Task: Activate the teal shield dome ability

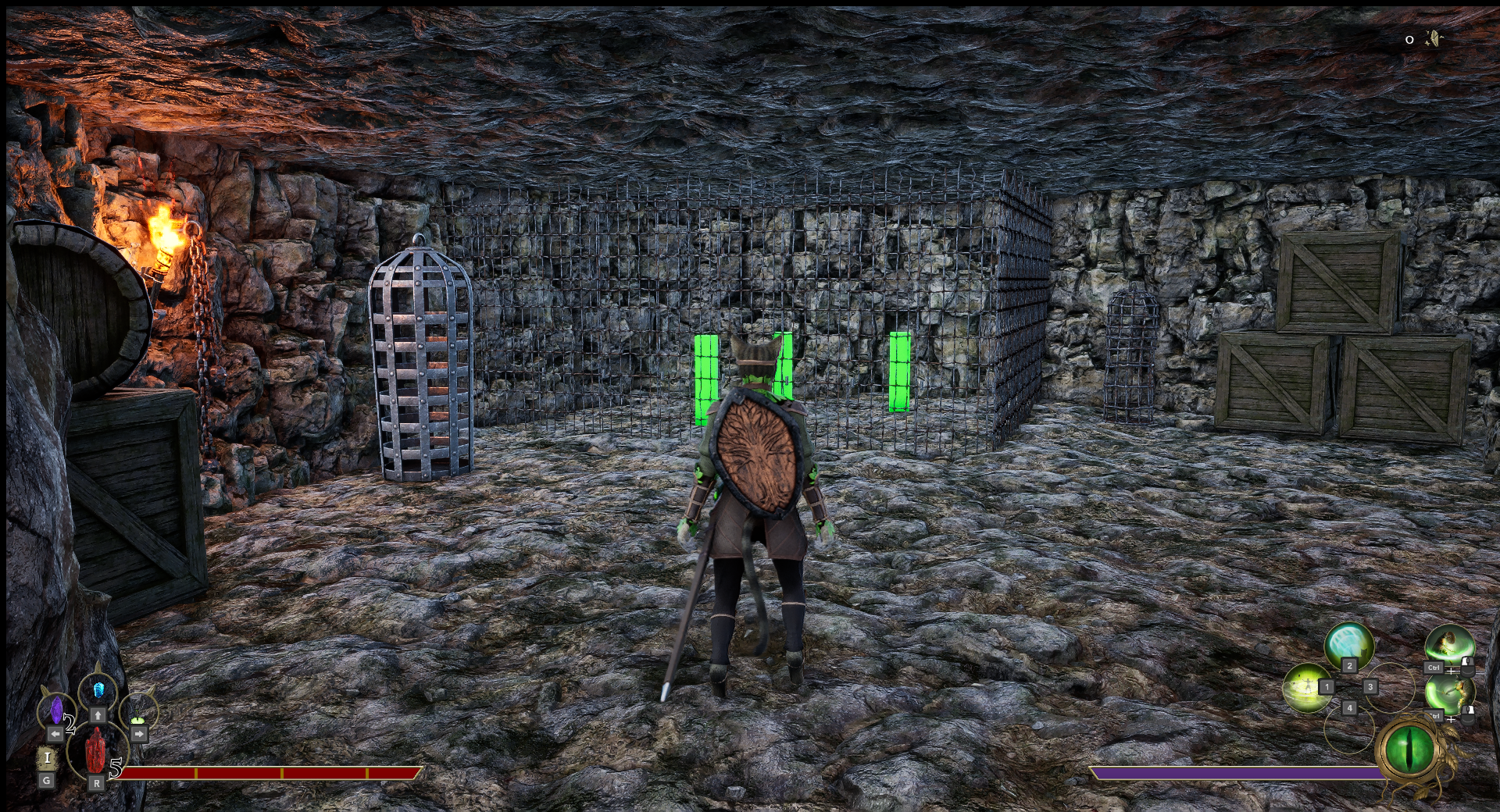Action: point(1349,645)
